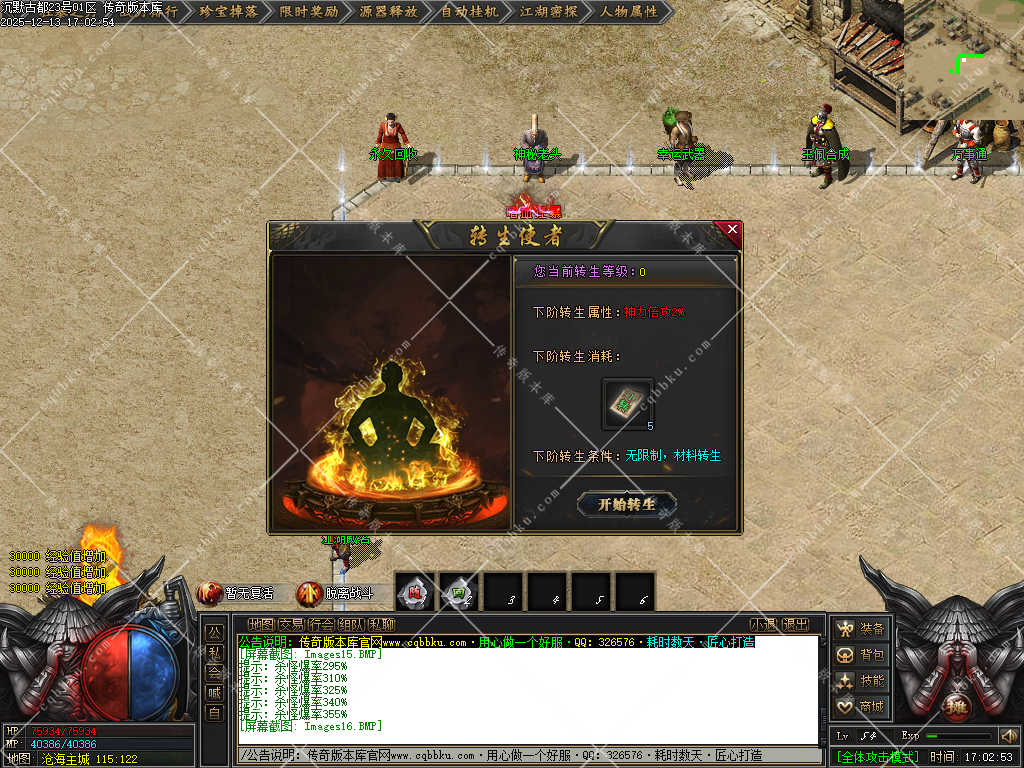Select the green rebirth material item slot
Image resolution: width=1024 pixels, height=768 pixels.
[628, 403]
